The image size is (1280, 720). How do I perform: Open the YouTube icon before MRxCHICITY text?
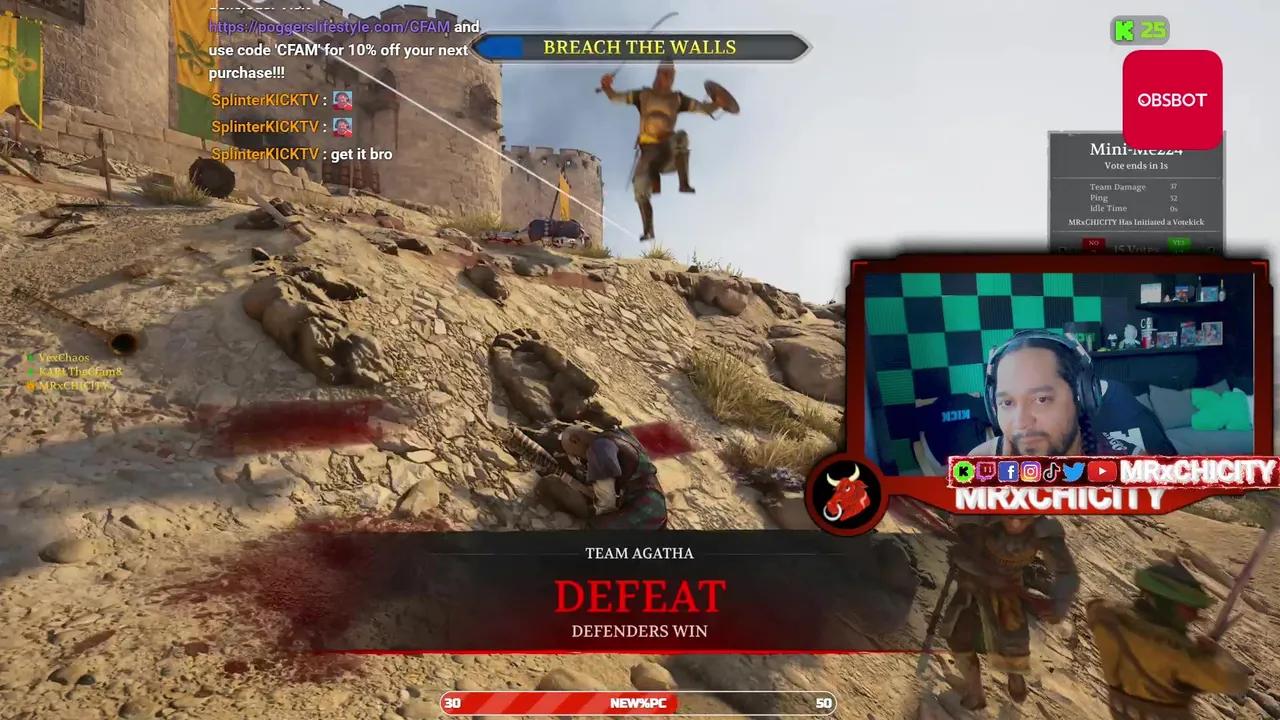1101,472
